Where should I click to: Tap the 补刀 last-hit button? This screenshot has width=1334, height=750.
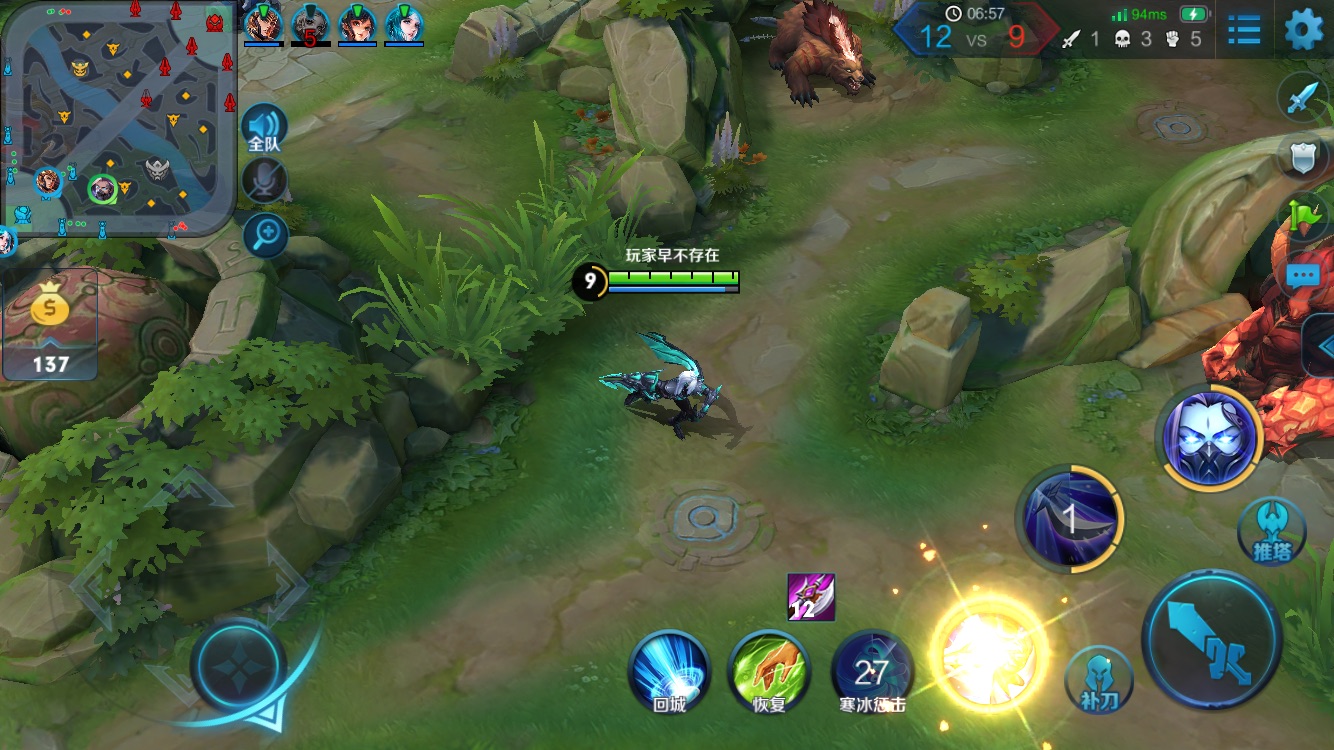coord(1098,680)
